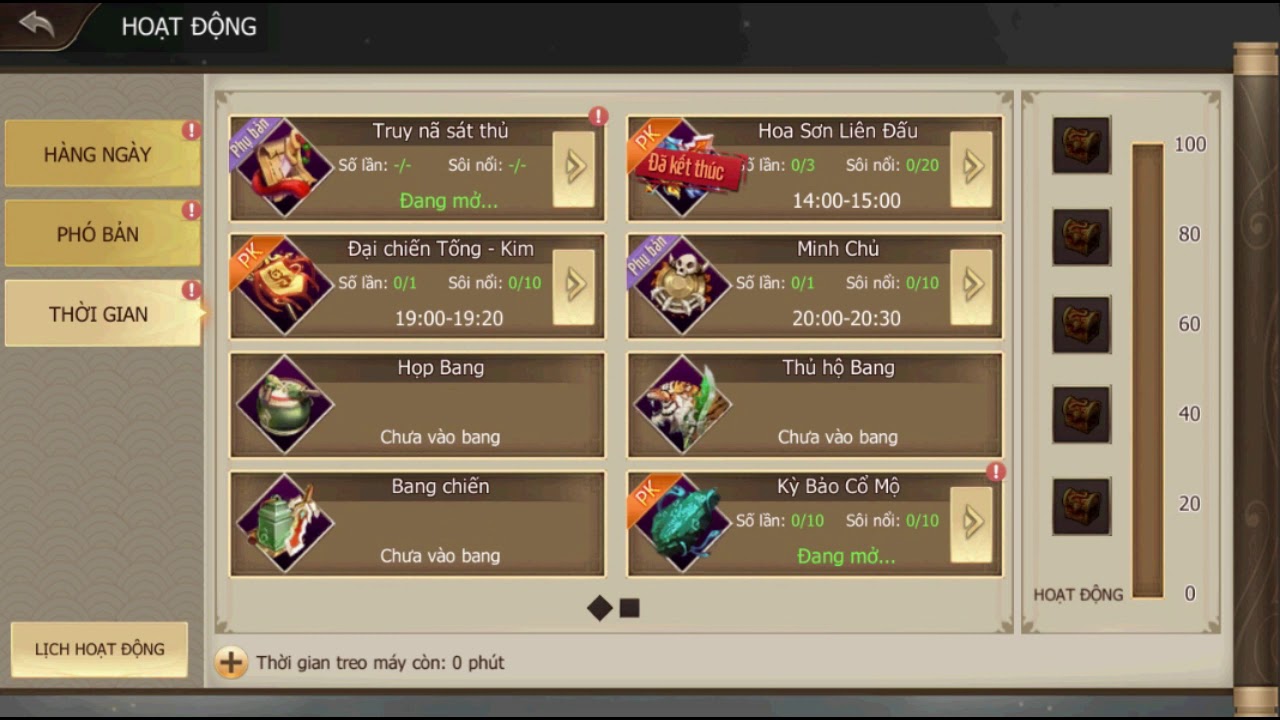
Task: Open the Truy nã sát thủ arrow button
Action: 574,167
